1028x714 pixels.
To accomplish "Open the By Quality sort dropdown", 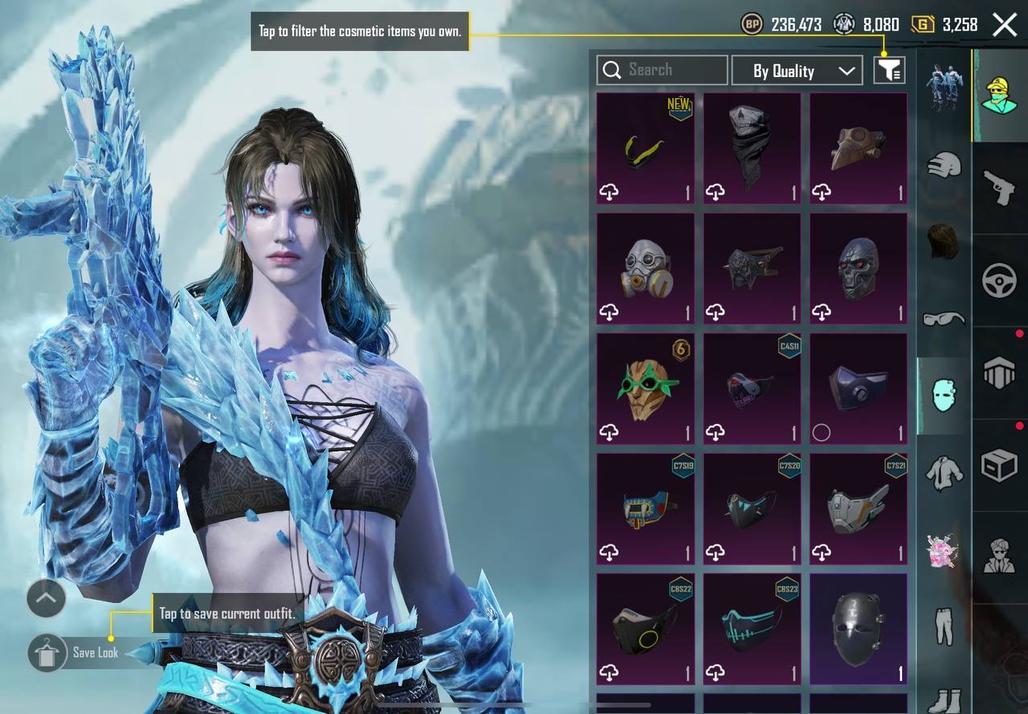I will 796,70.
